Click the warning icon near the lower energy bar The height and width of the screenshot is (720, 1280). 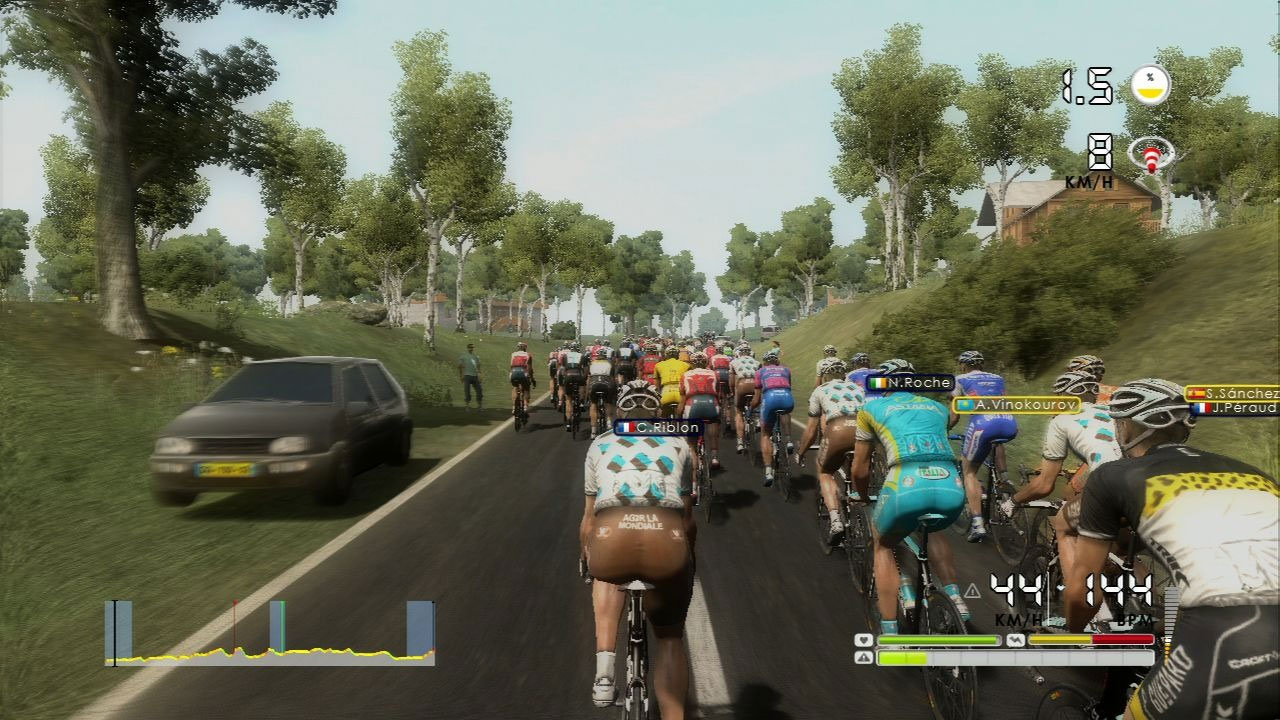(x=864, y=657)
